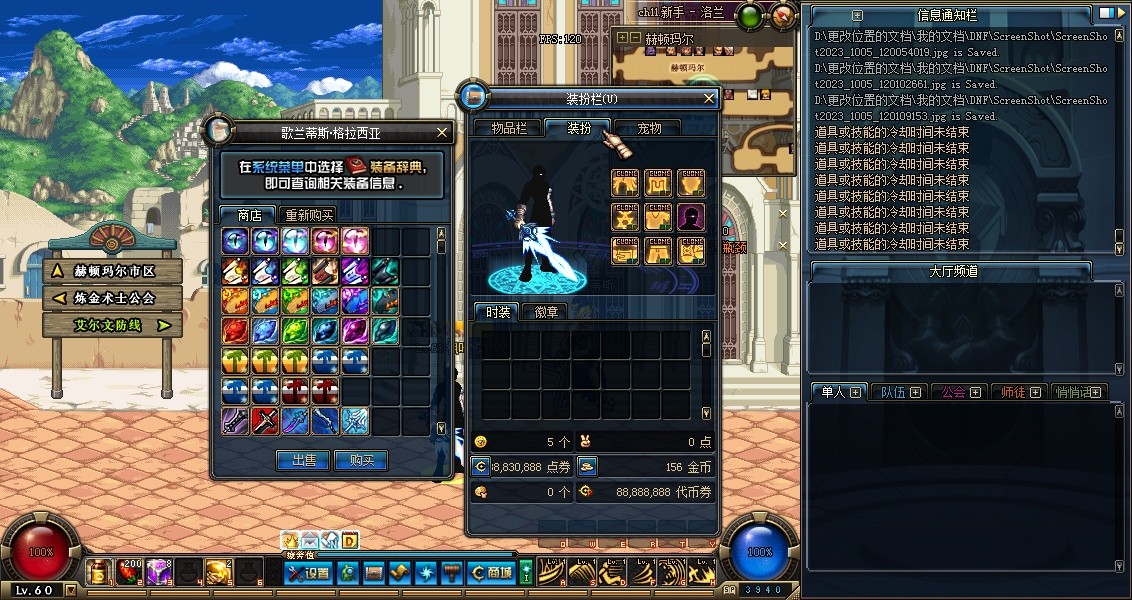Open the 商城 (Mall) button

[x=493, y=573]
